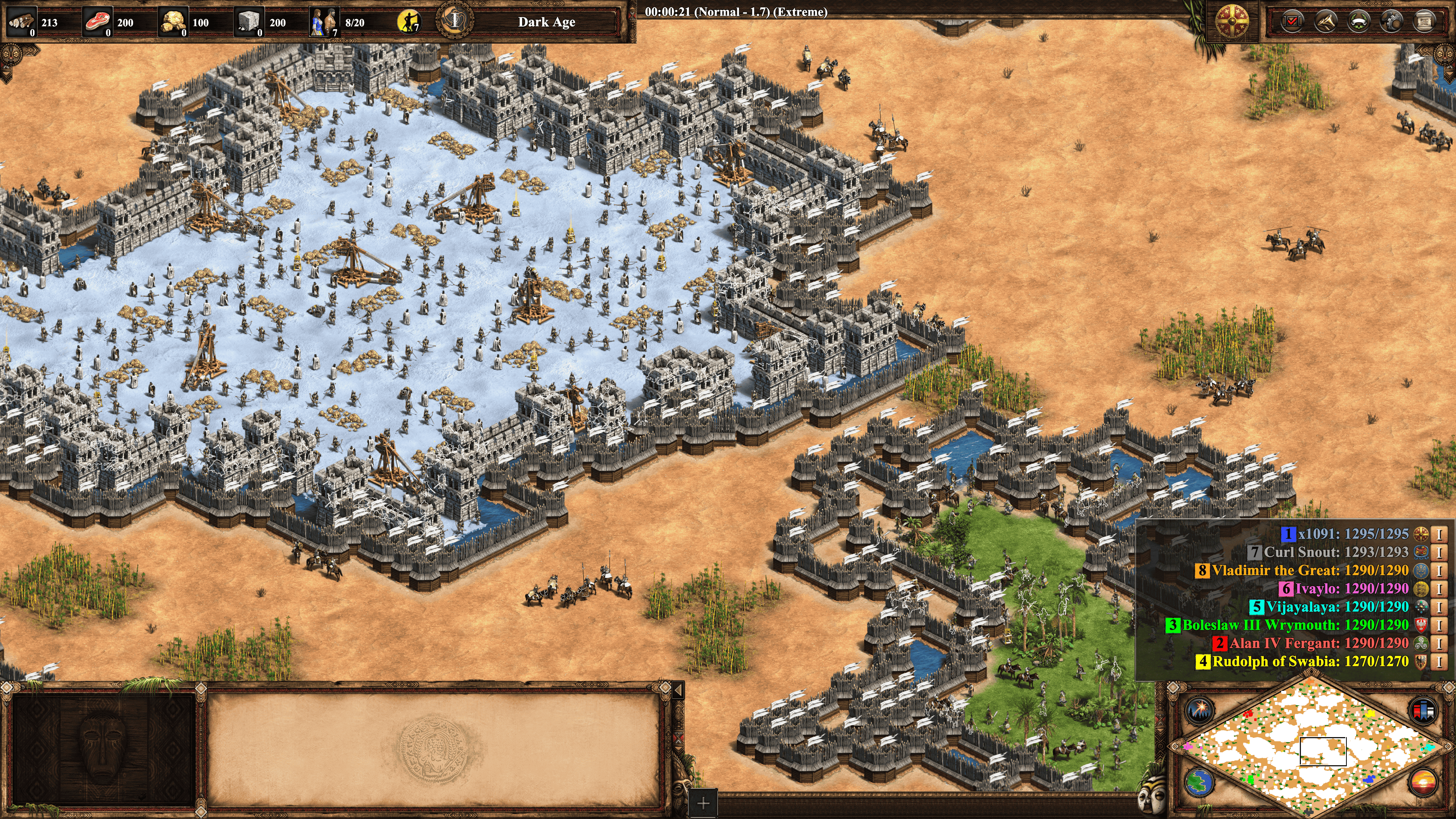Open the laurel wreath tech tree button
The width and height of the screenshot is (1456, 819).
1358,22
